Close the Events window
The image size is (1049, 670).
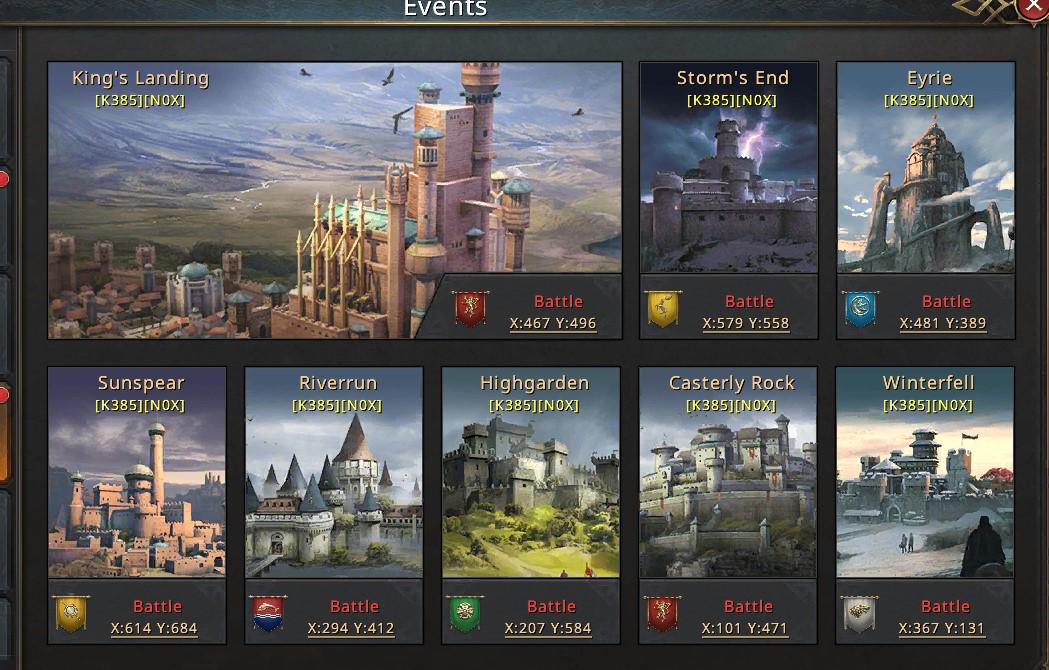(1034, 8)
